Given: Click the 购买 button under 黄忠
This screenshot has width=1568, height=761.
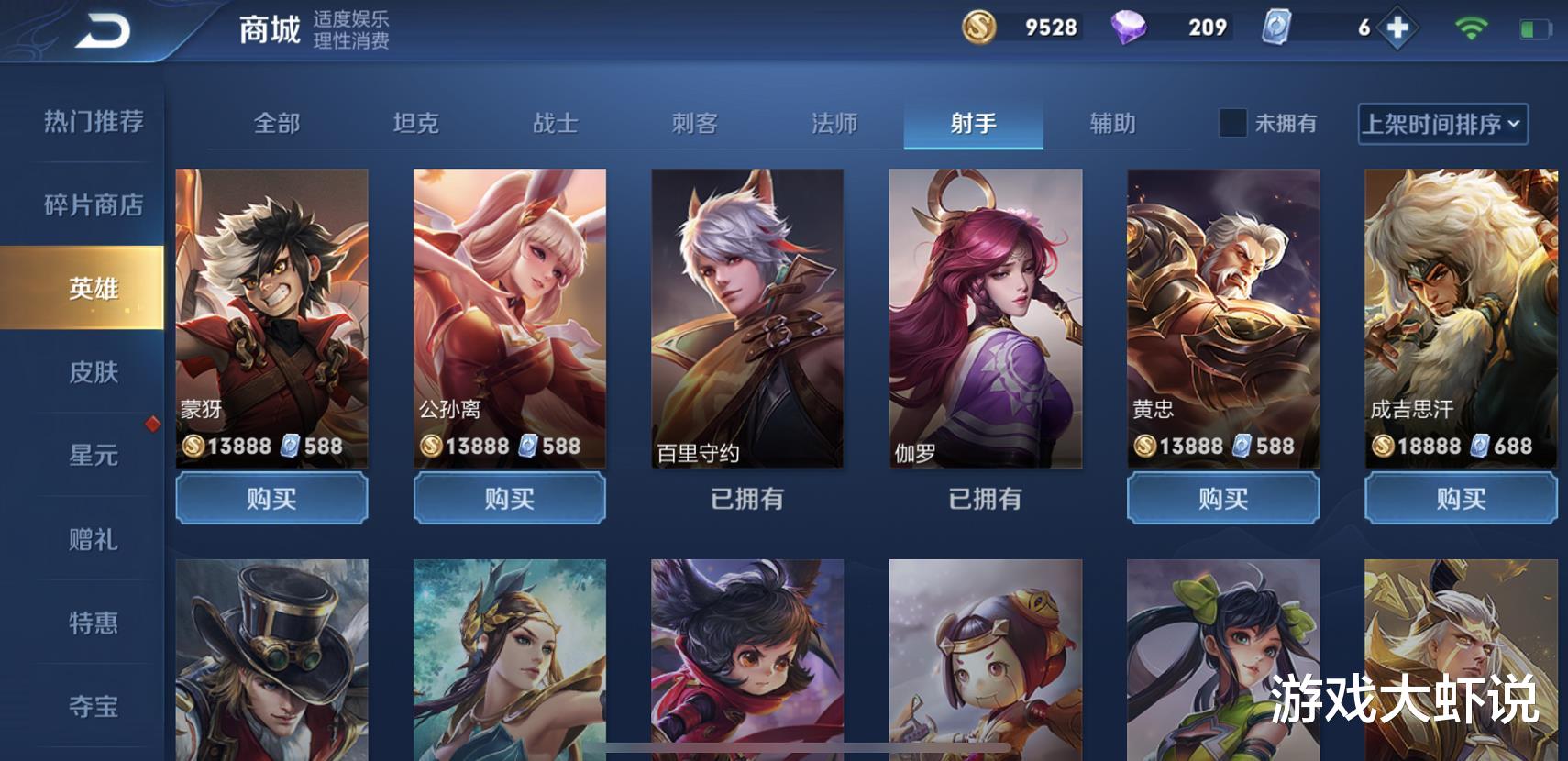Looking at the screenshot, I should pyautogui.click(x=1223, y=498).
